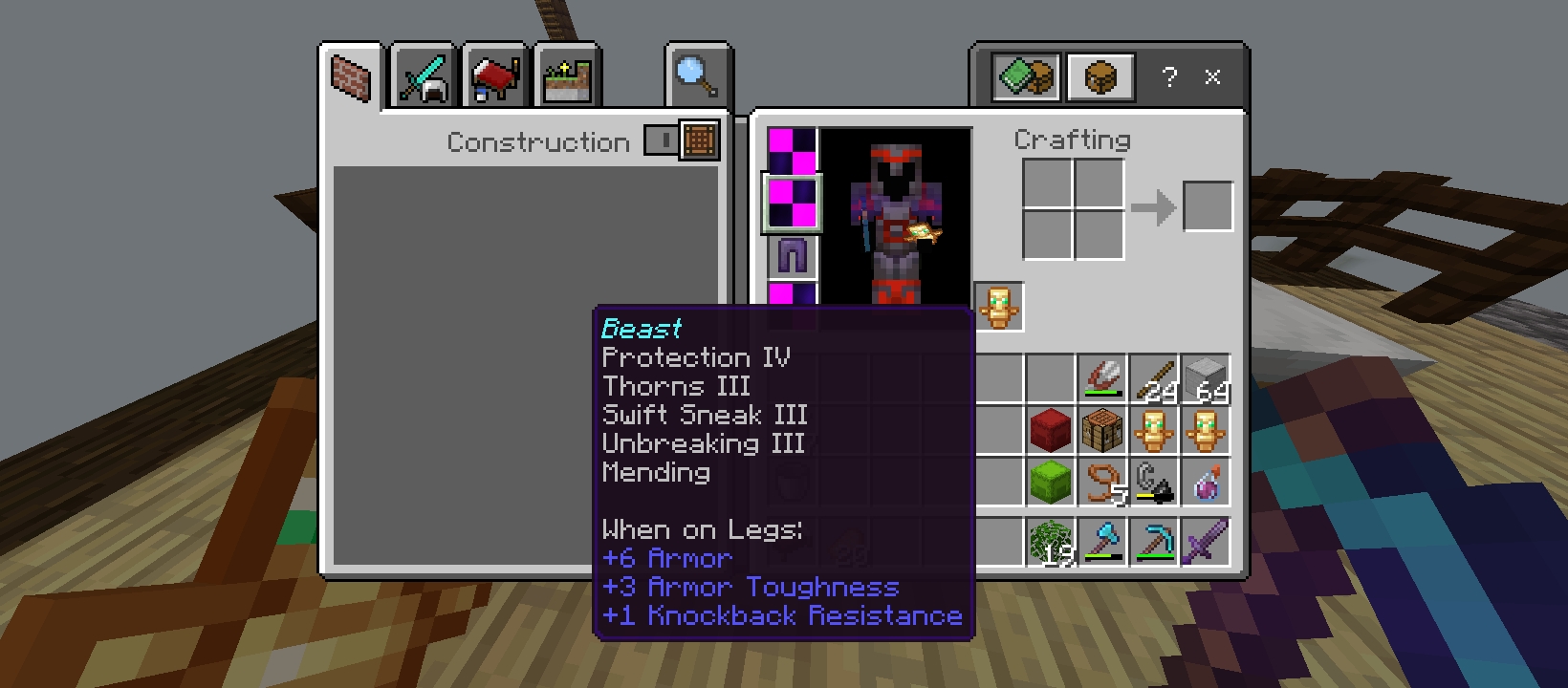Open the Equipment tab with the diamond sword
Image resolution: width=1568 pixels, height=688 pixels.
click(424, 77)
